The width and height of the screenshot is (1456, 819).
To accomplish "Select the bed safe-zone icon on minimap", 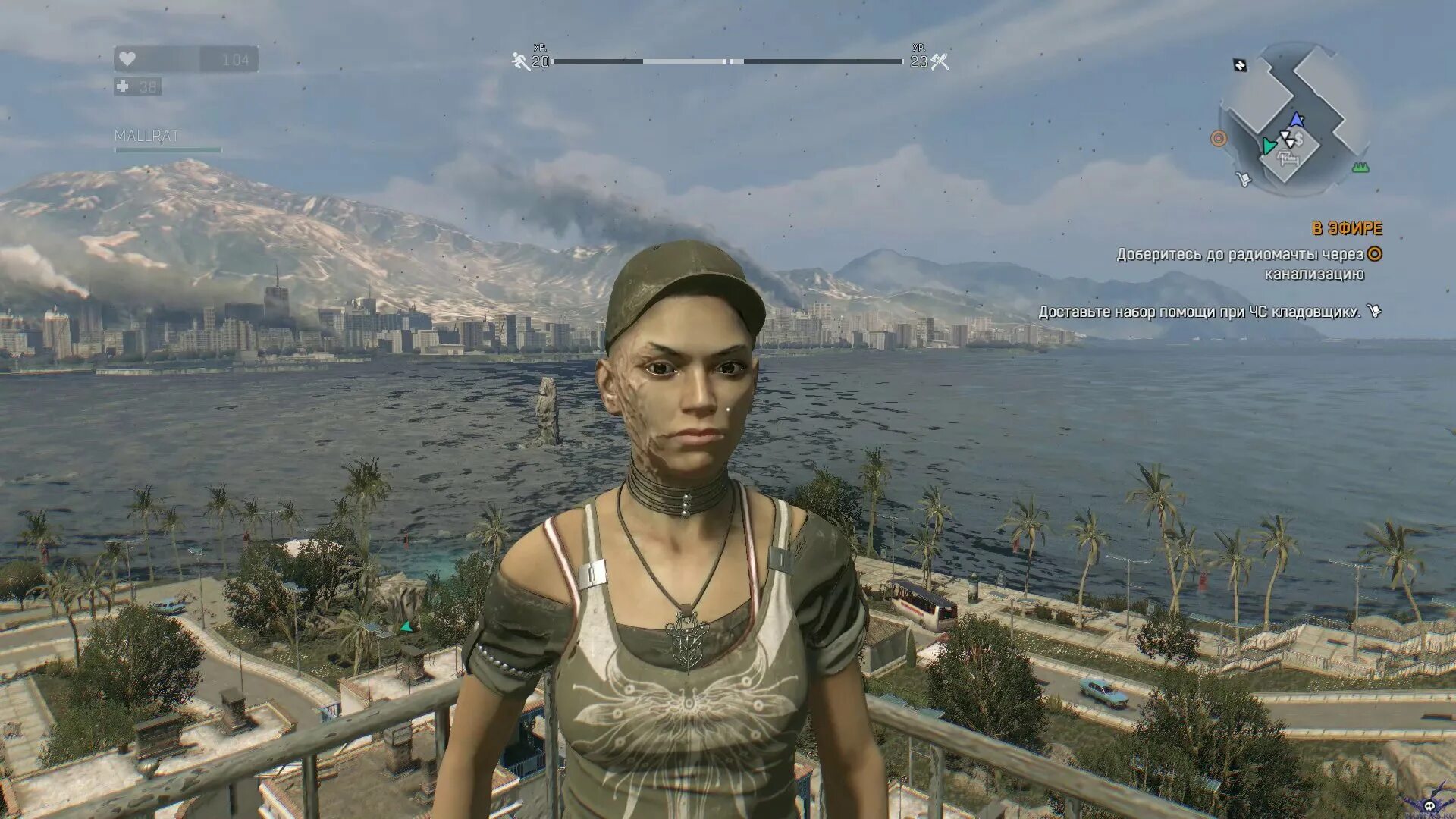I will pyautogui.click(x=1288, y=158).
